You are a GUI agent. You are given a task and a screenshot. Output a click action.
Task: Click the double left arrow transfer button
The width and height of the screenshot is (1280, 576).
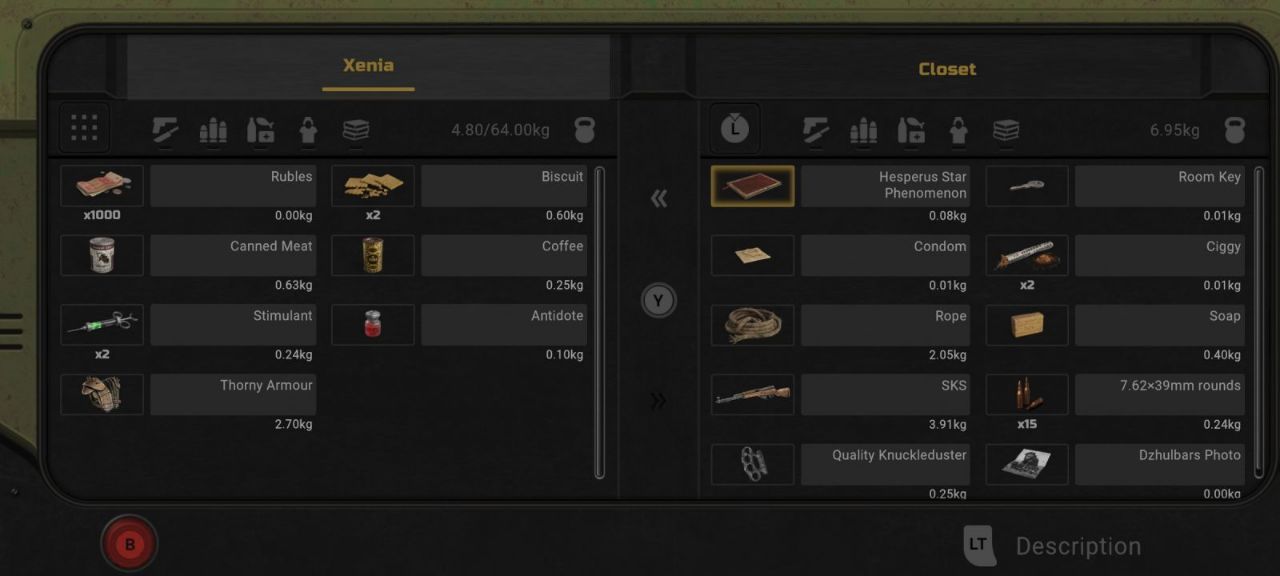[x=658, y=198]
